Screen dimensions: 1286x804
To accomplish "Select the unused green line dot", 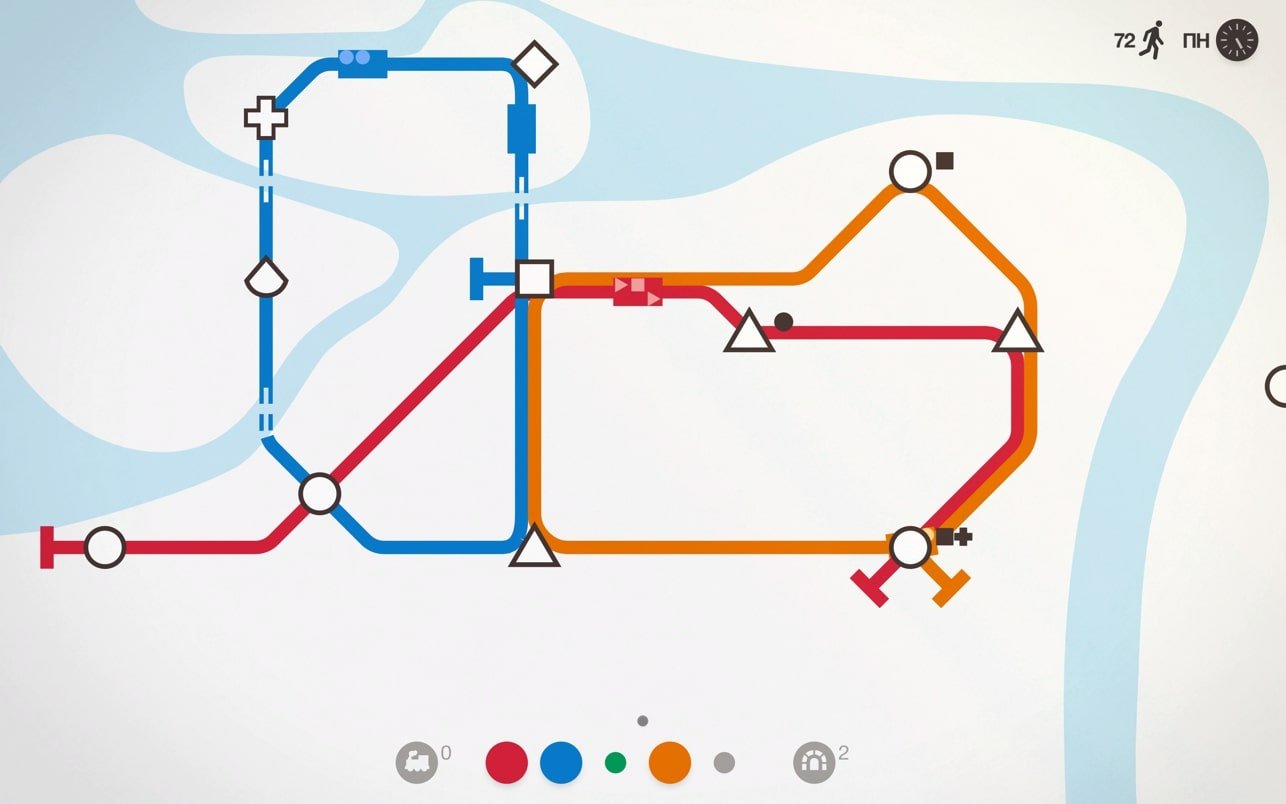I will coord(615,763).
